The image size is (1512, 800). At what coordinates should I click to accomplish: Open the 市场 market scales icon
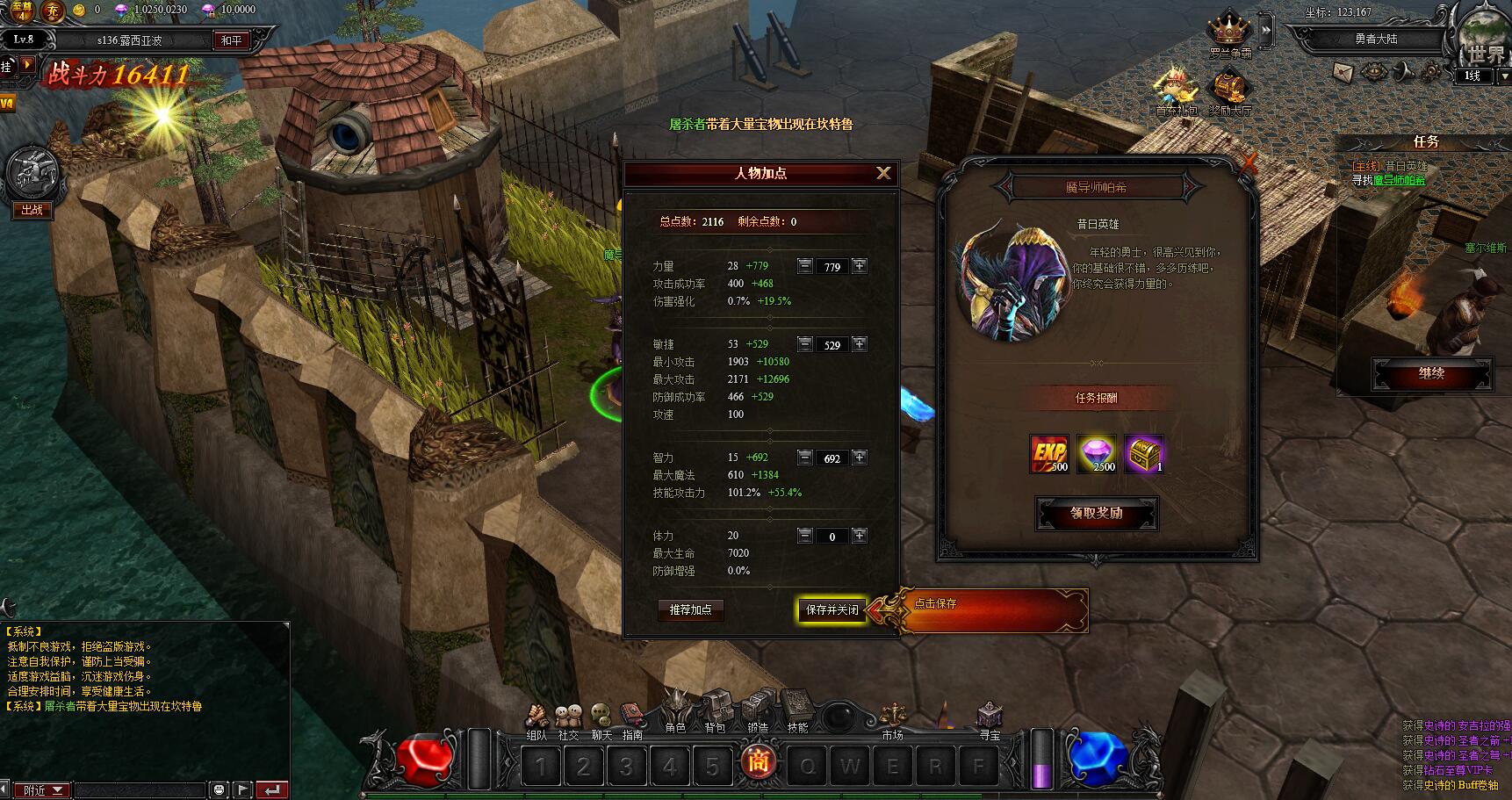[892, 716]
